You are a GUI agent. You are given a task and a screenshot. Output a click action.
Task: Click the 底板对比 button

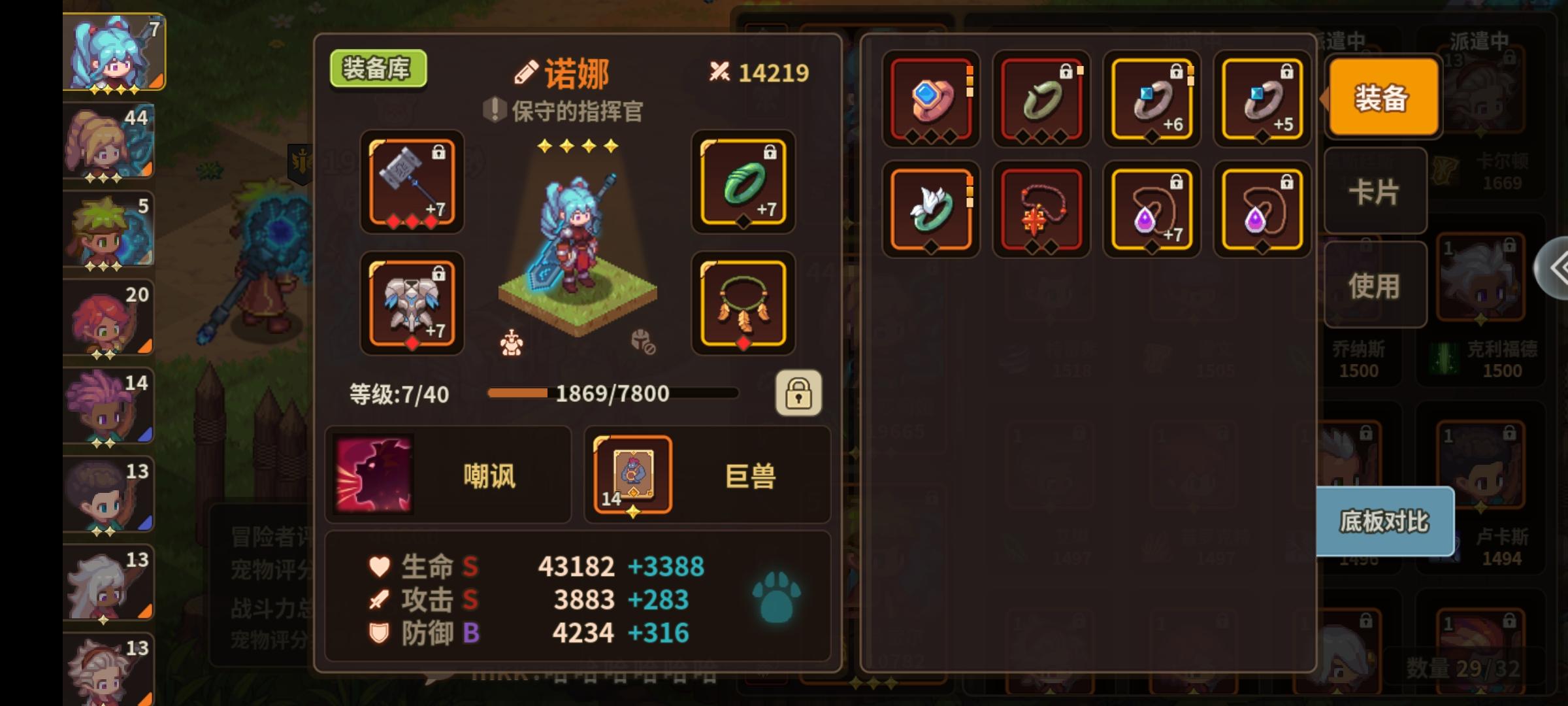1382,523
